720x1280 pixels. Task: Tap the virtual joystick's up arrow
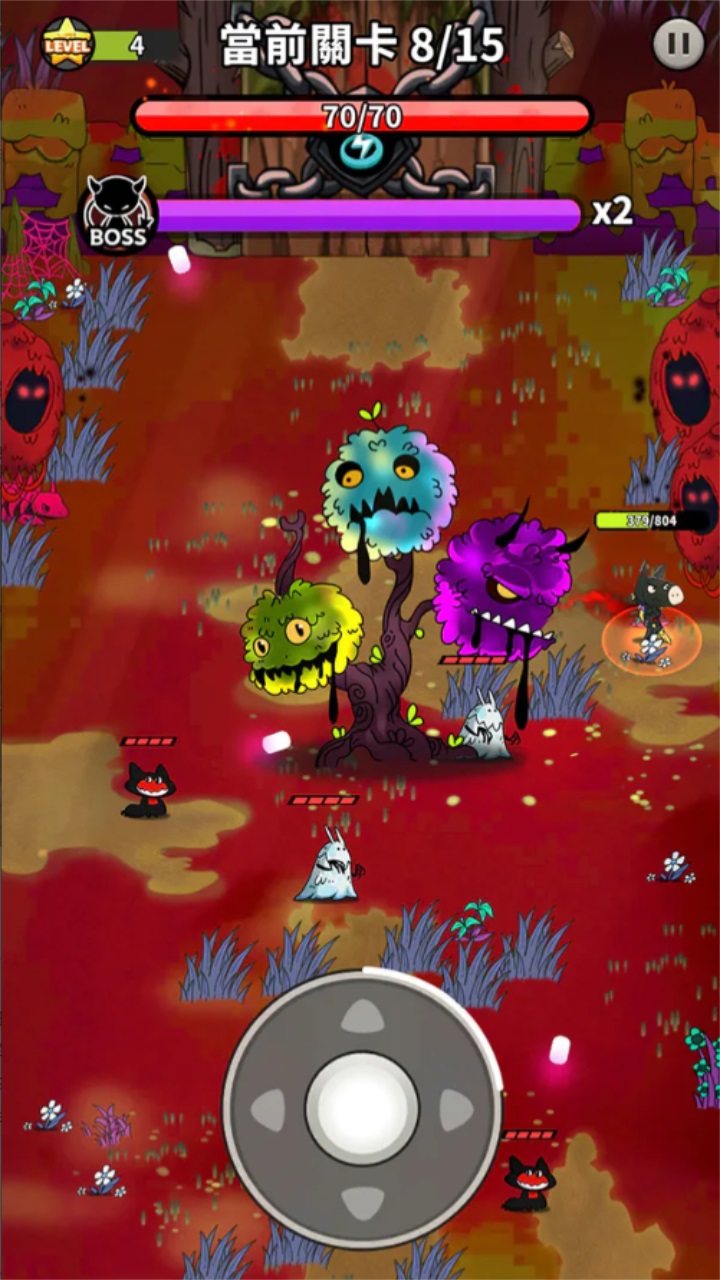[x=362, y=1017]
